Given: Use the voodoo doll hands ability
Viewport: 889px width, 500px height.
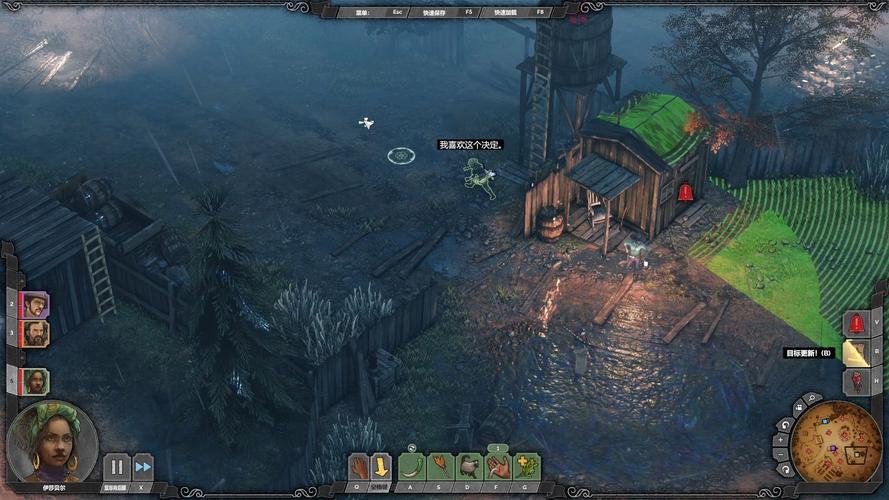Looking at the screenshot, I should [x=498, y=467].
